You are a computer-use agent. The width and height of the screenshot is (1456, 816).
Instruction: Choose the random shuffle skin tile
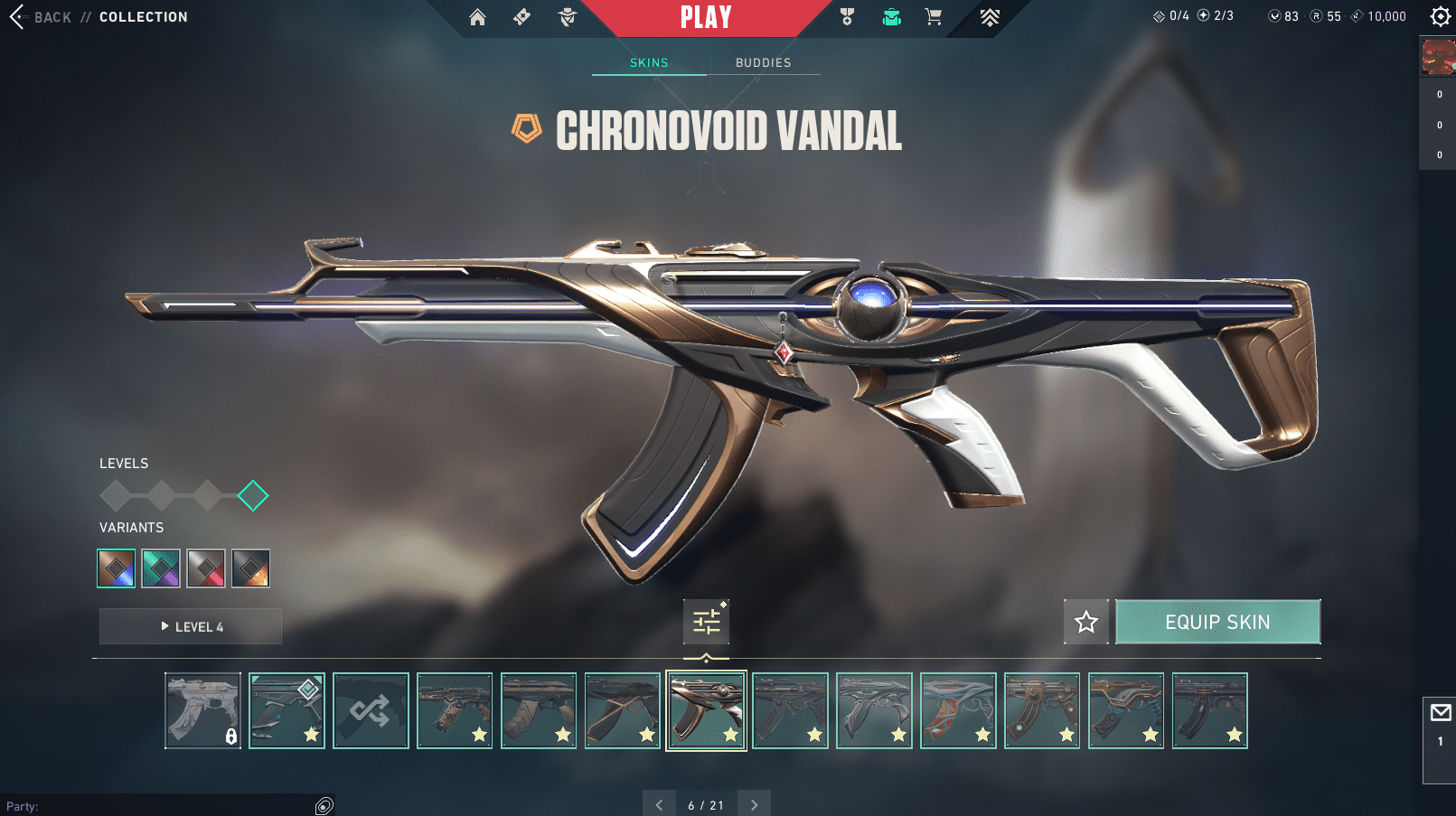tap(371, 710)
